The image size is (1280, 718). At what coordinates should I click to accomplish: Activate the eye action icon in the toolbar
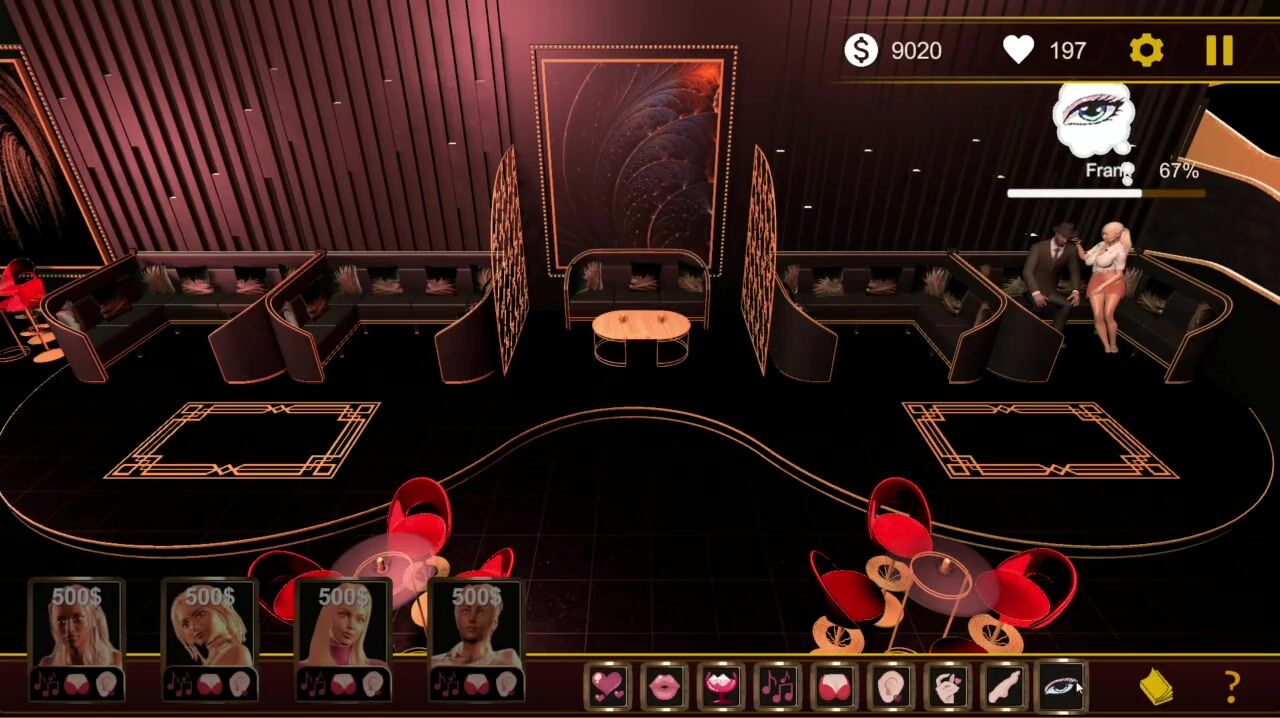point(1061,686)
